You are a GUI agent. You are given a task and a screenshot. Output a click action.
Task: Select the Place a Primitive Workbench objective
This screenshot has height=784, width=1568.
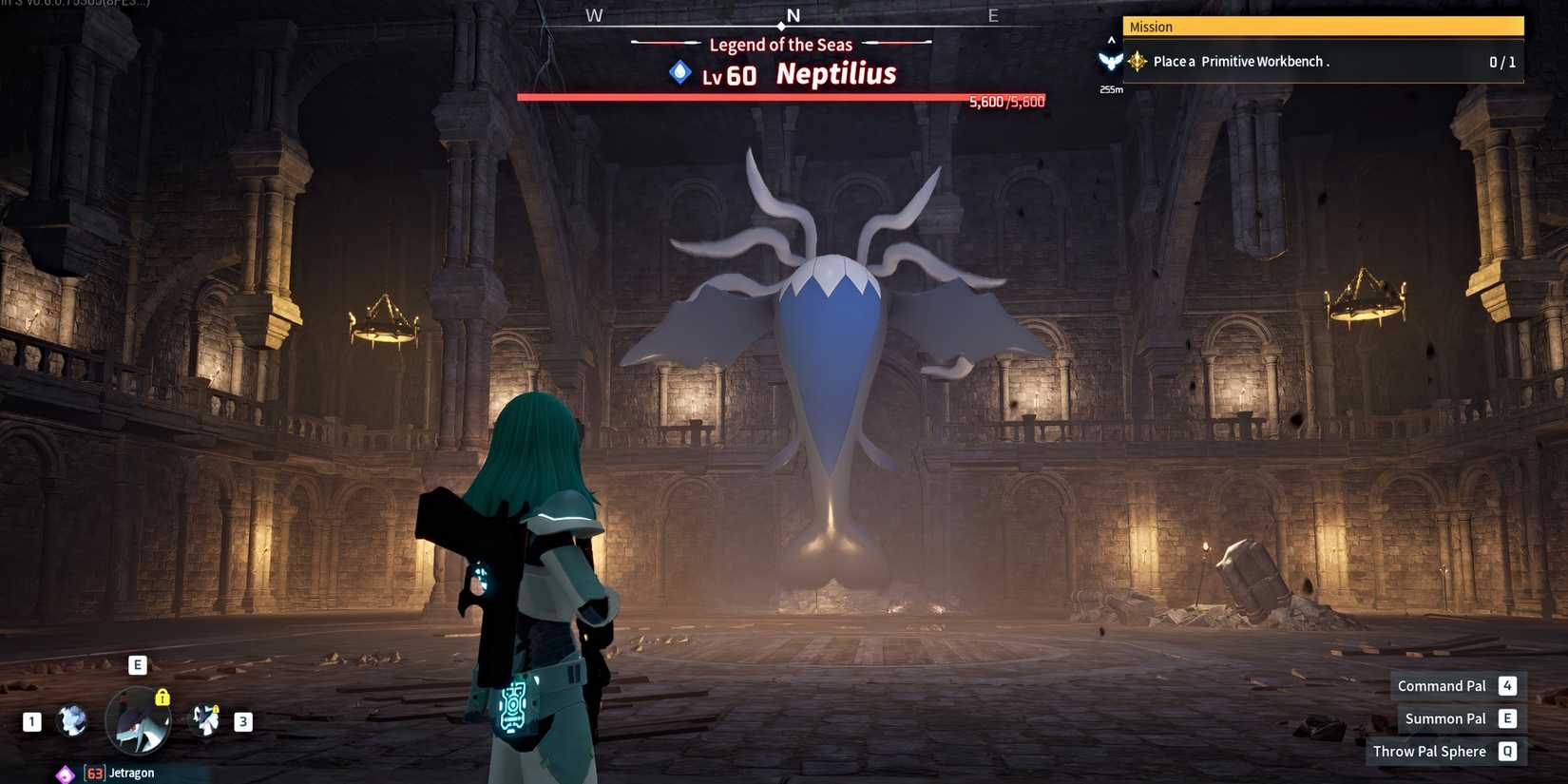pyautogui.click(x=1264, y=61)
